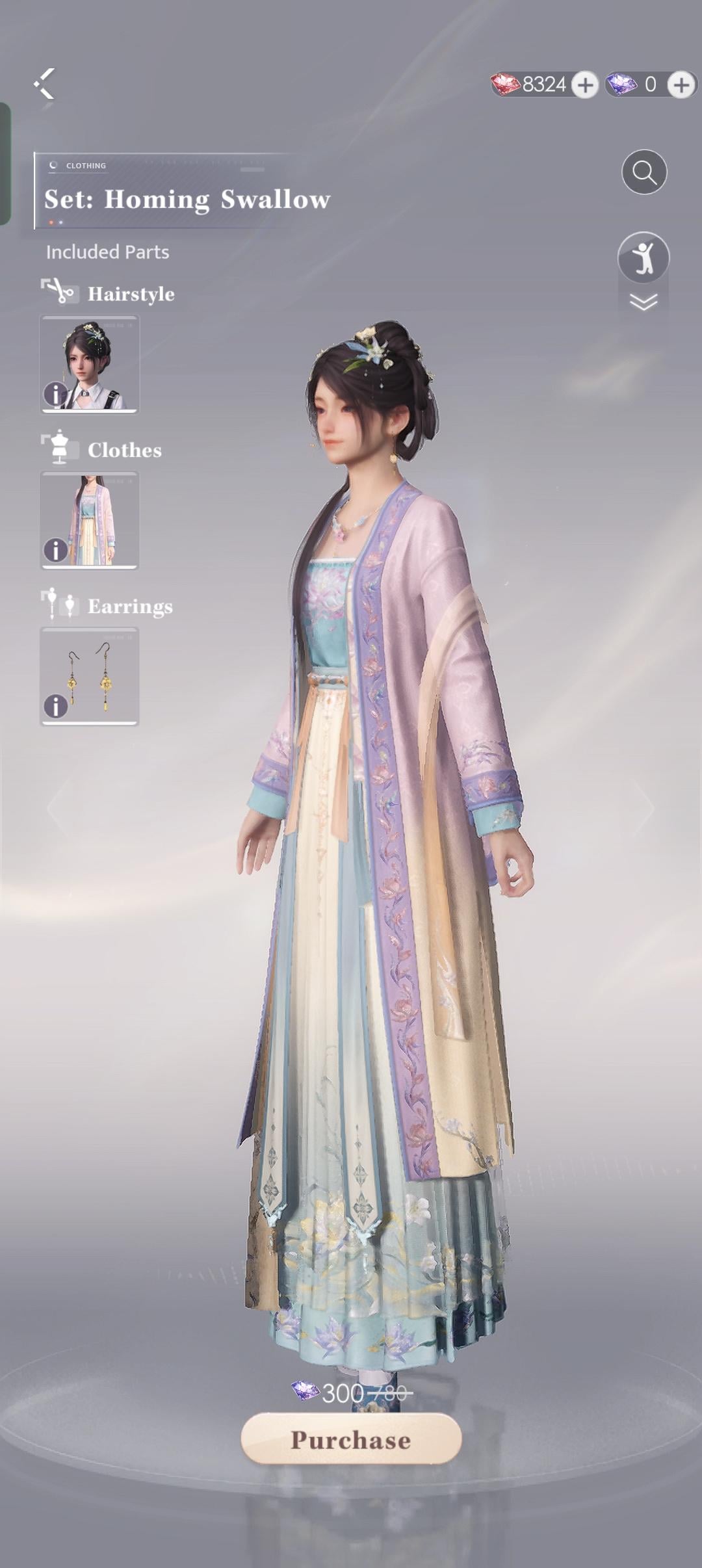Add more purple diamond currency

pos(681,85)
